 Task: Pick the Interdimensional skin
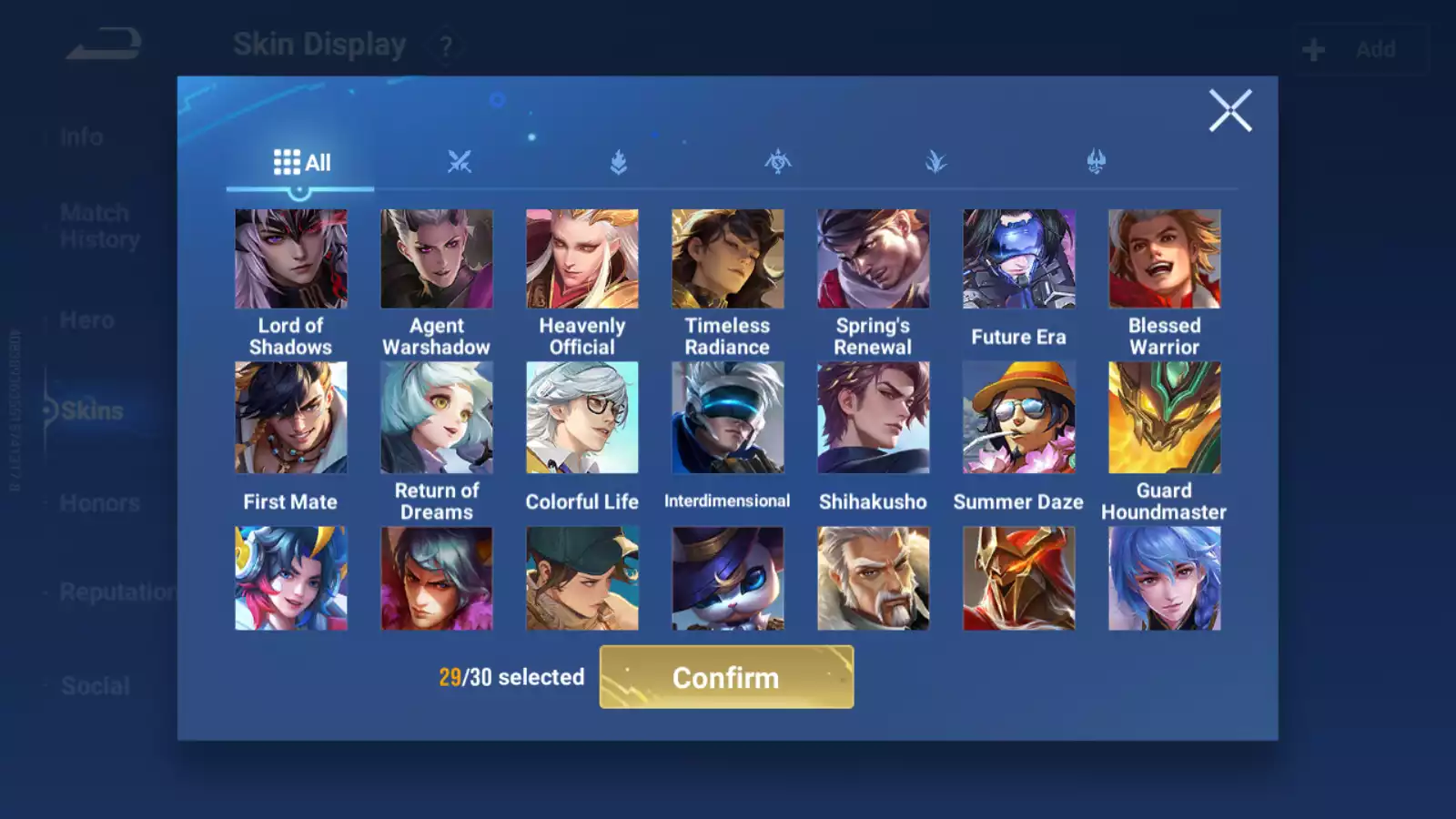click(x=727, y=418)
